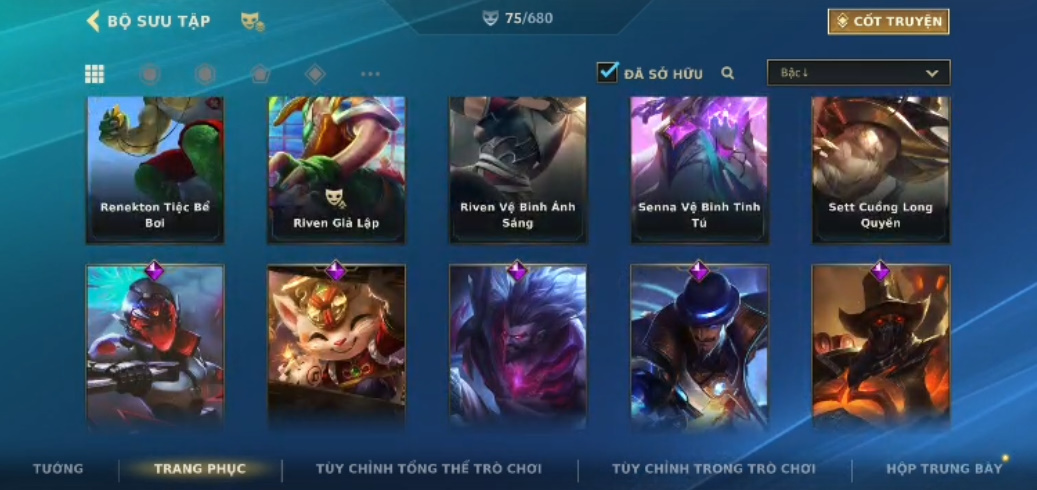Screen dimensions: 1037x490
Task: Select the grid view filter icon
Action: pos(94,73)
